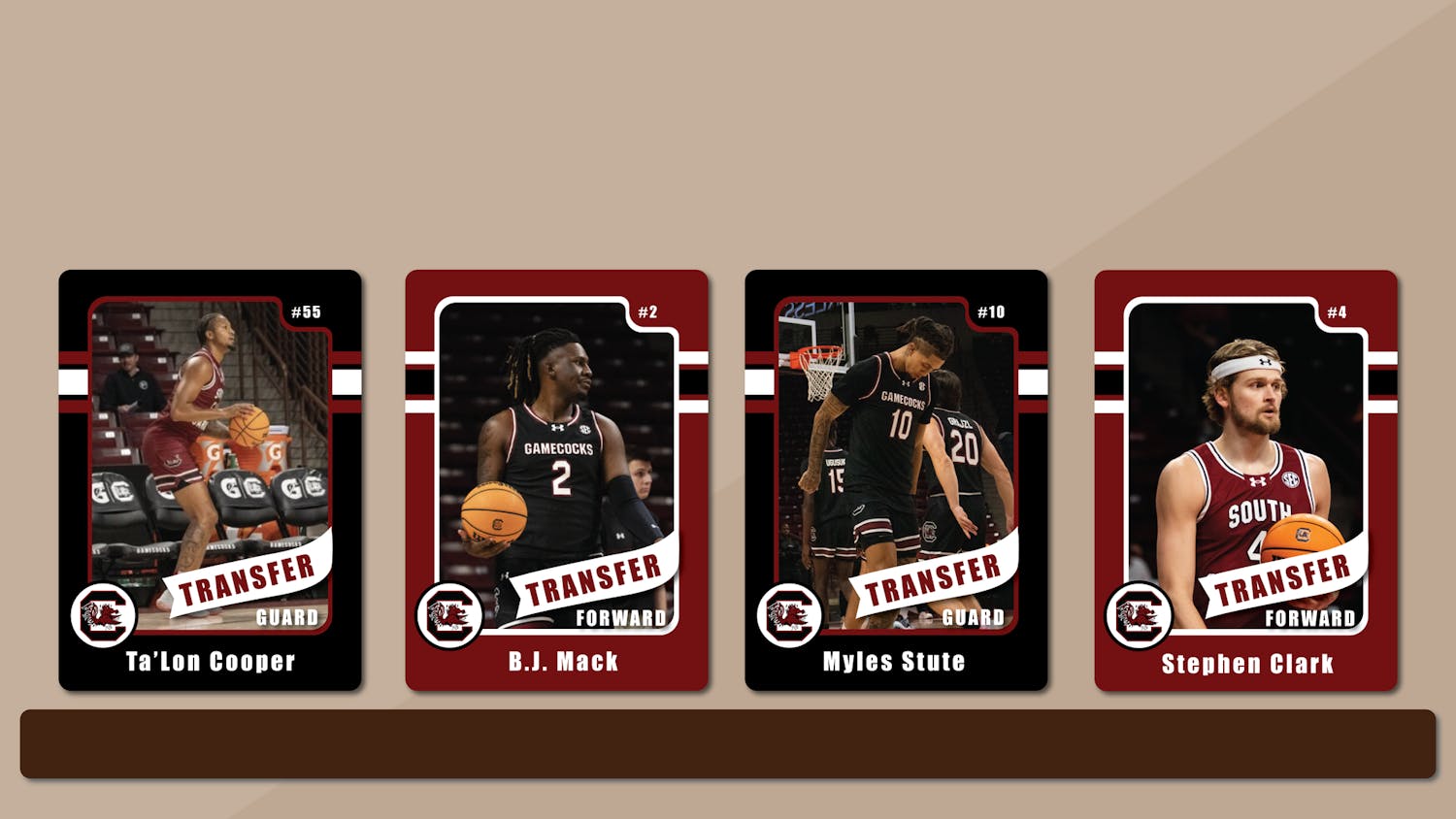This screenshot has width=1456, height=819.
Task: Select the Ta'Lon Cooper transfer card
Action: tap(210, 480)
